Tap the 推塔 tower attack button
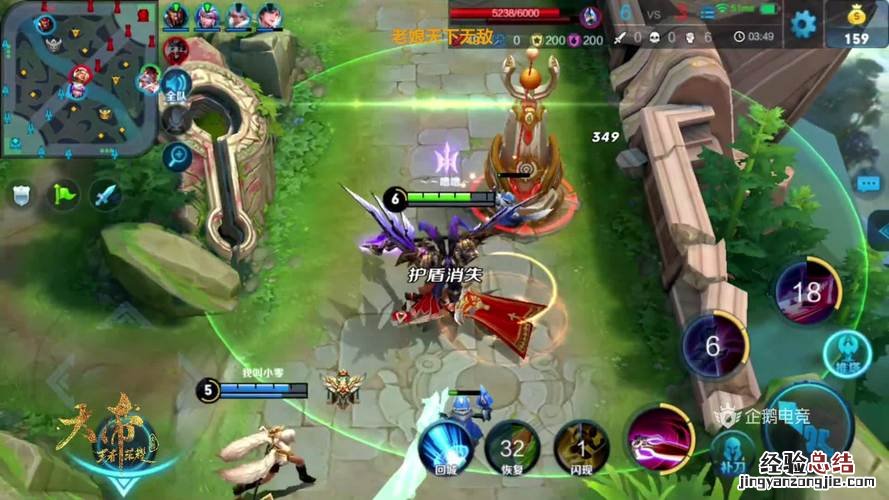 pos(846,355)
